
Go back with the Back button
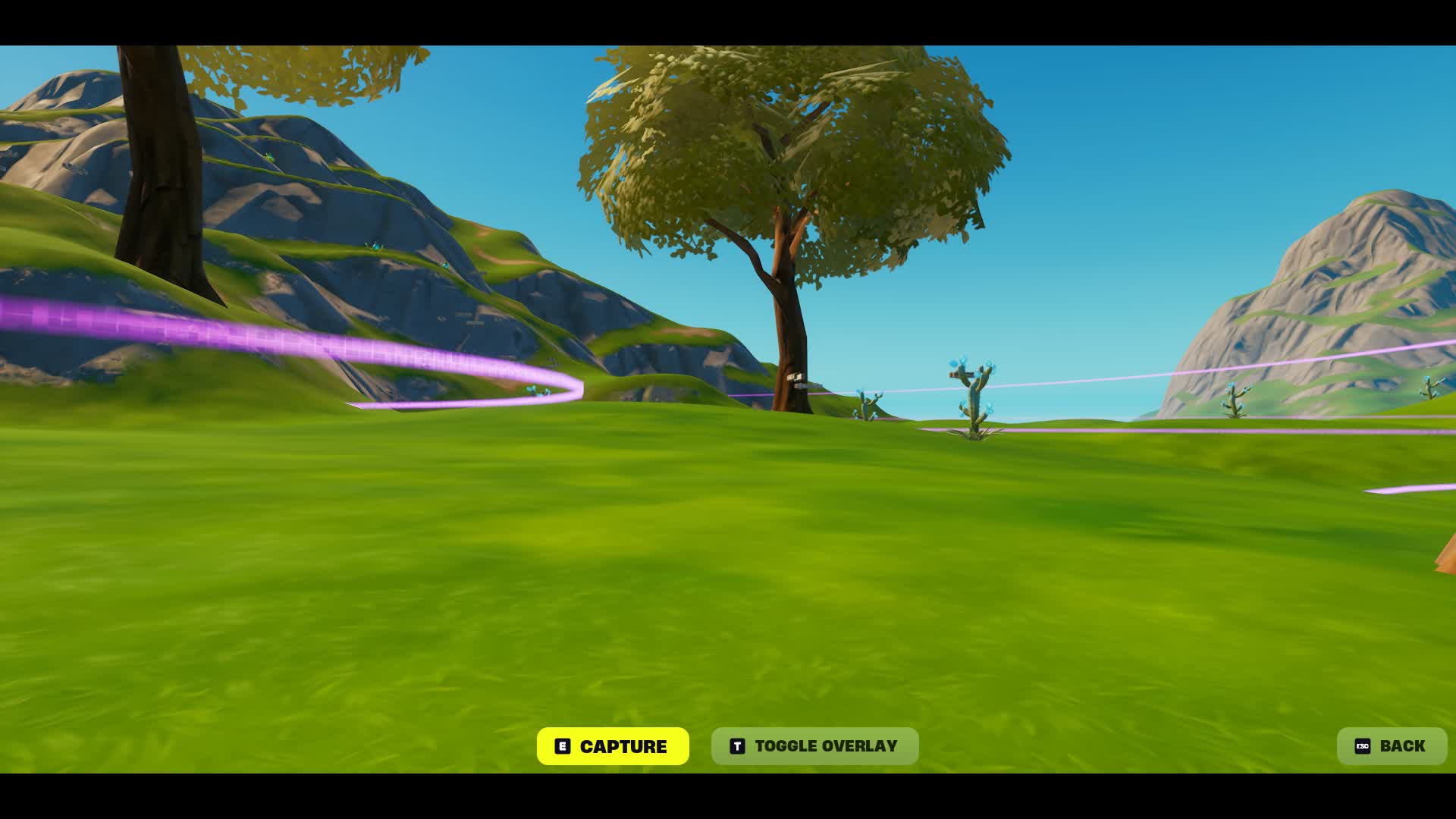point(1391,746)
